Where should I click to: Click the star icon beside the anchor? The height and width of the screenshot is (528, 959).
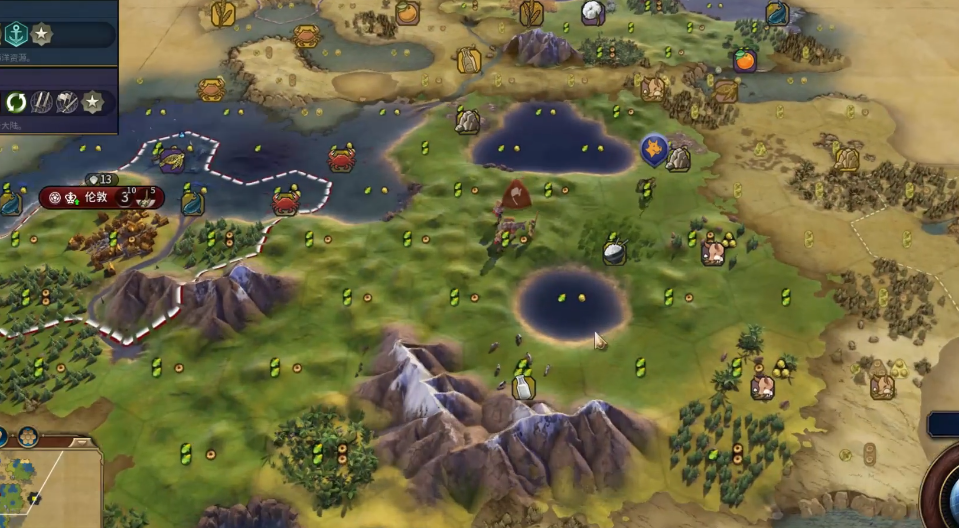[42, 34]
